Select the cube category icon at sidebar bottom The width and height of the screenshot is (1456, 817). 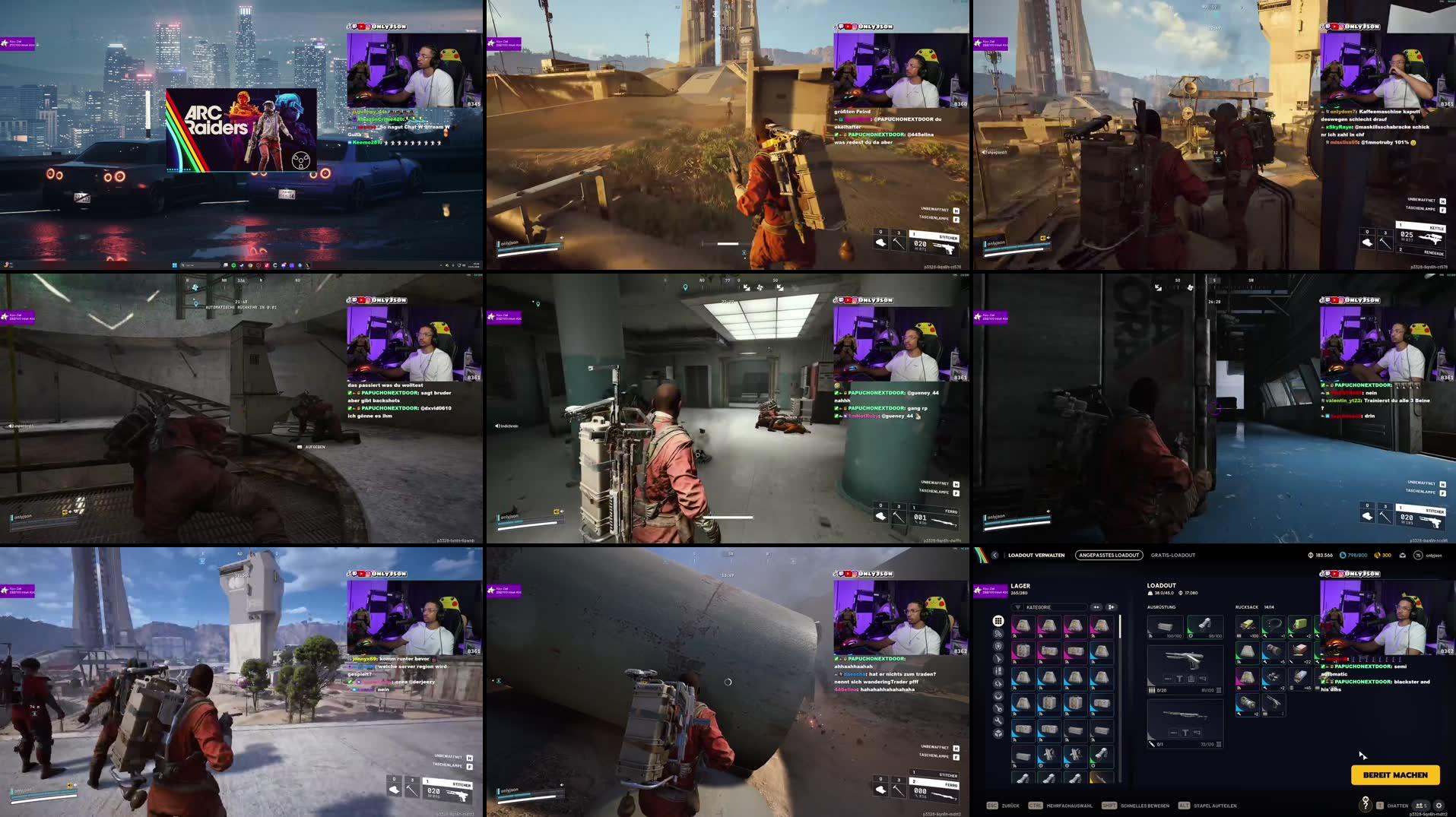(x=998, y=733)
